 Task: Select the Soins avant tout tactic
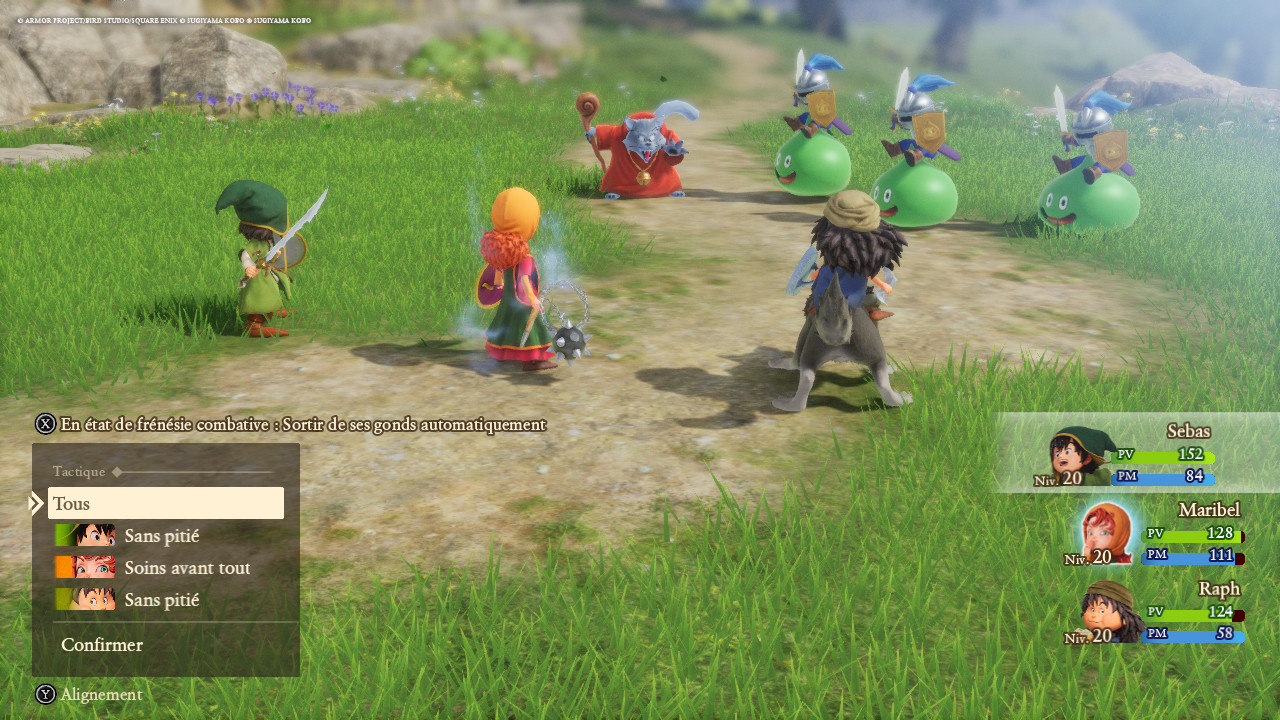click(x=187, y=568)
